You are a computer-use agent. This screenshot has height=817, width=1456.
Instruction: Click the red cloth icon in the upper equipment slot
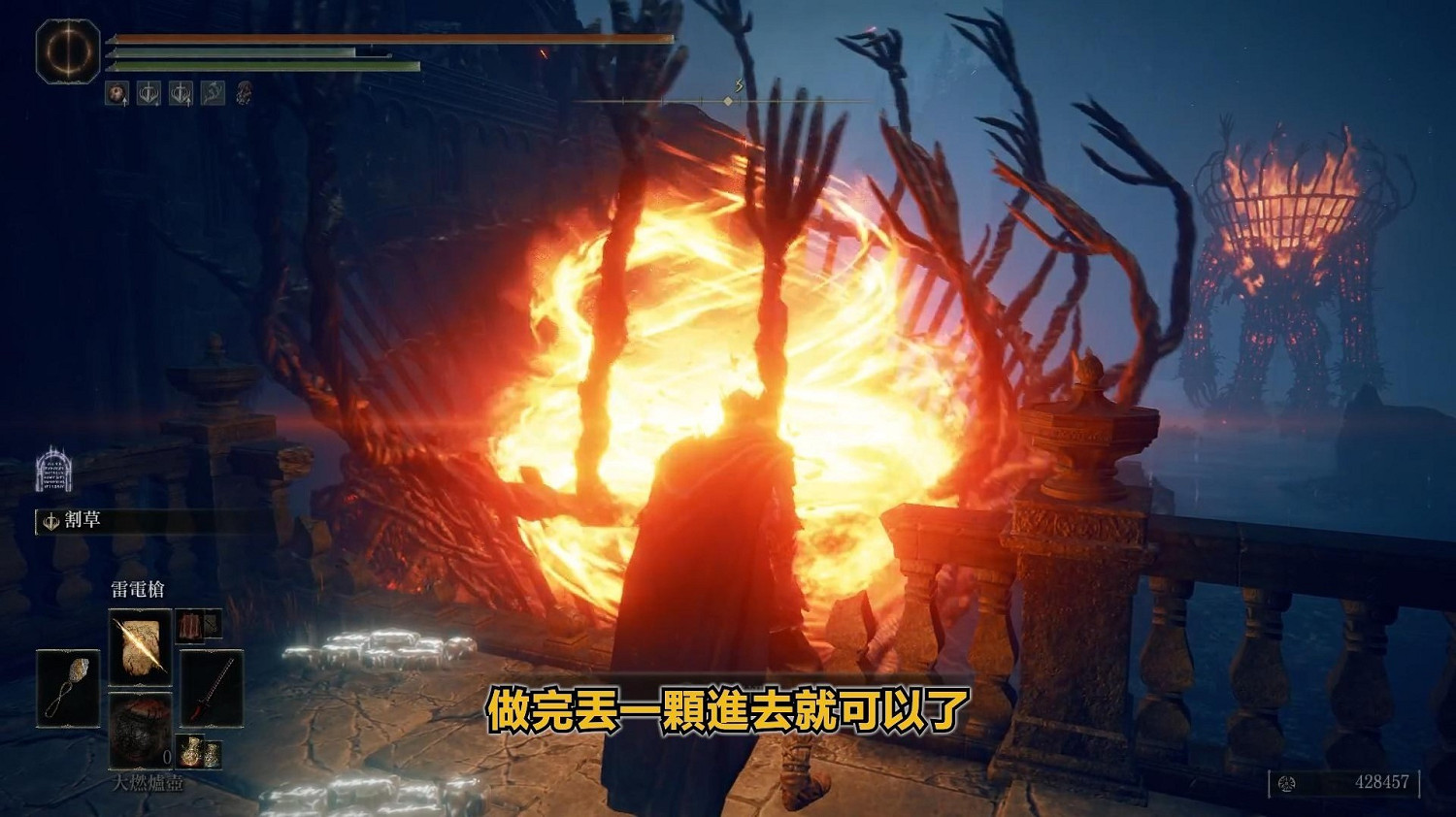click(x=190, y=626)
